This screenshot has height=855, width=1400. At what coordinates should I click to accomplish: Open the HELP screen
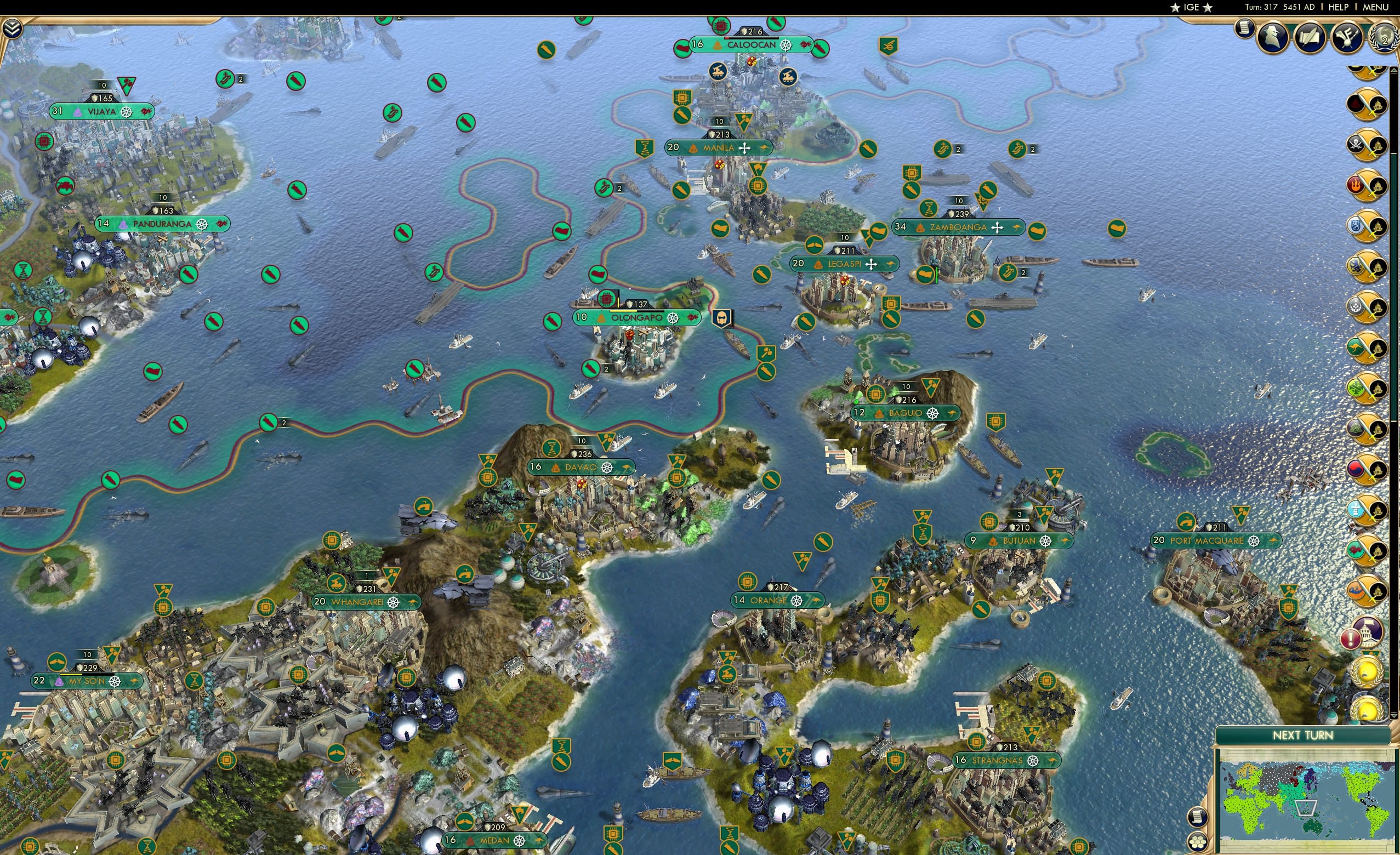(1339, 7)
